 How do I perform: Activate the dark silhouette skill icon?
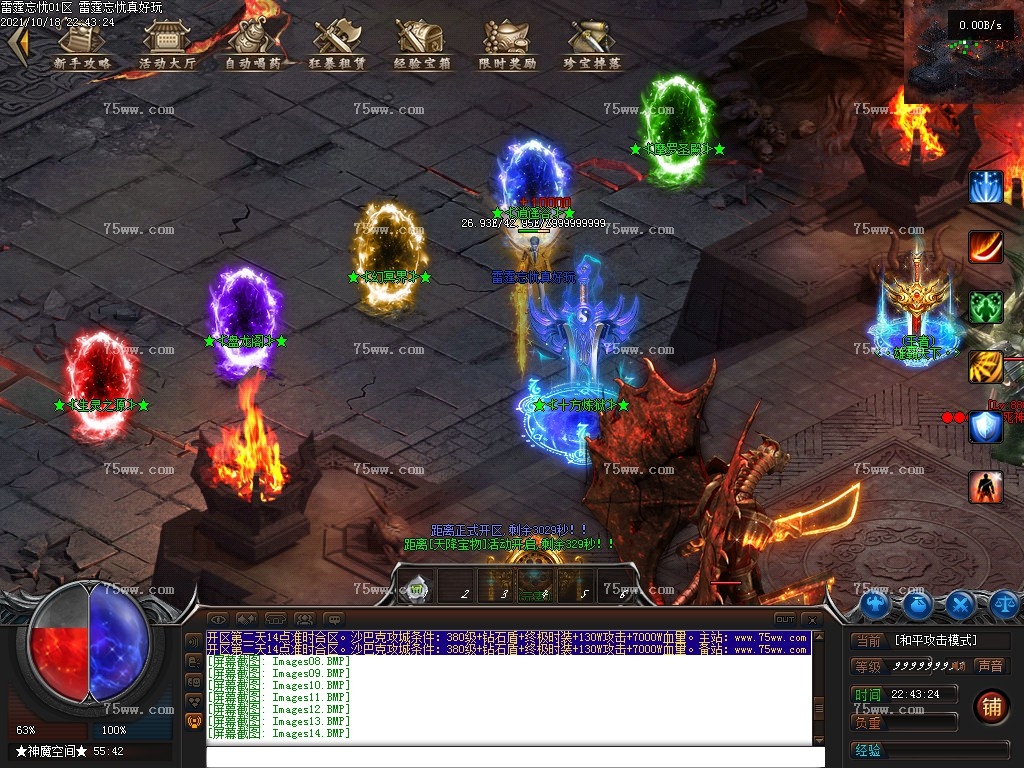pyautogui.click(x=985, y=487)
